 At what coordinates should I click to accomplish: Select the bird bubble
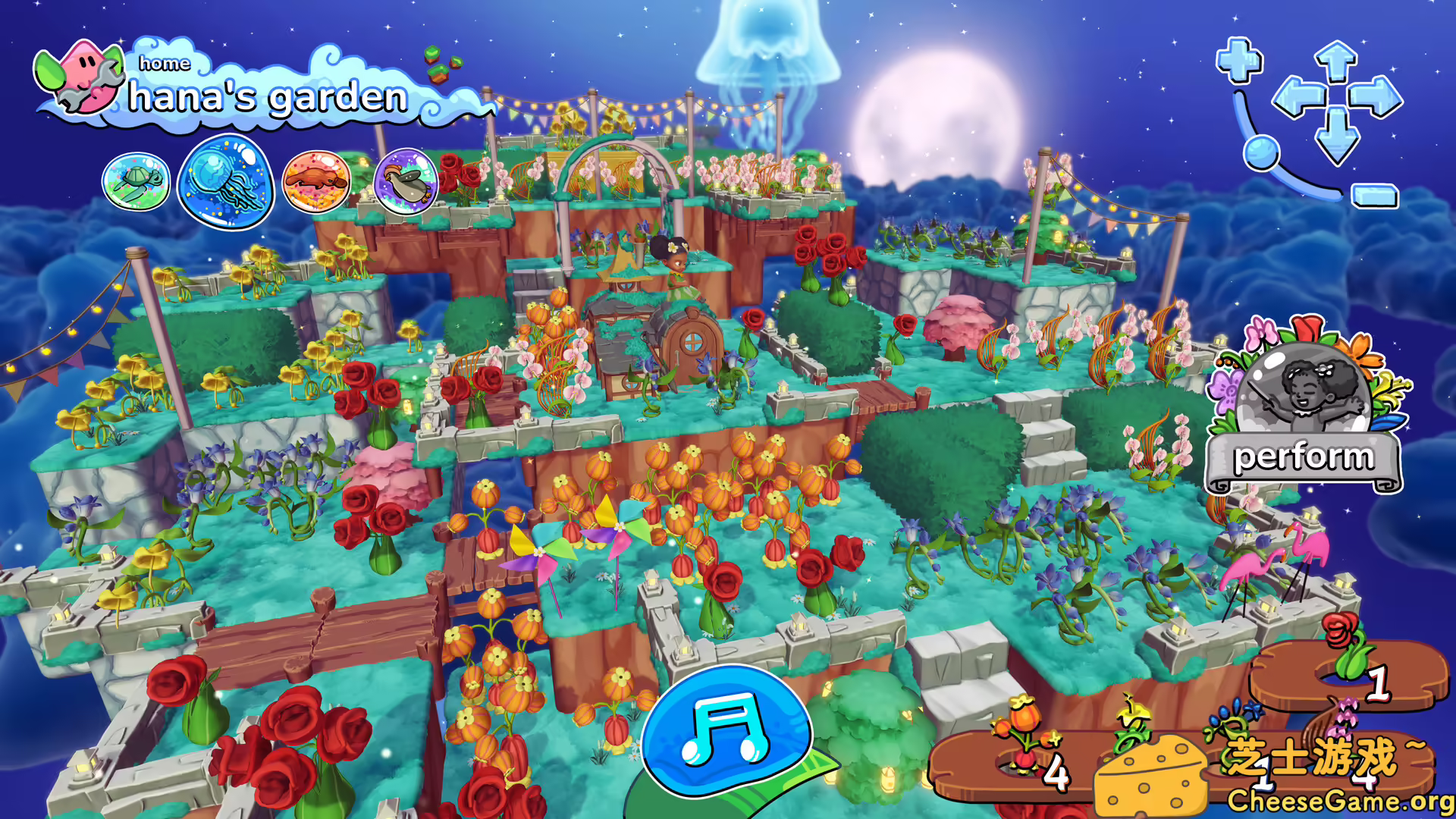click(x=406, y=182)
